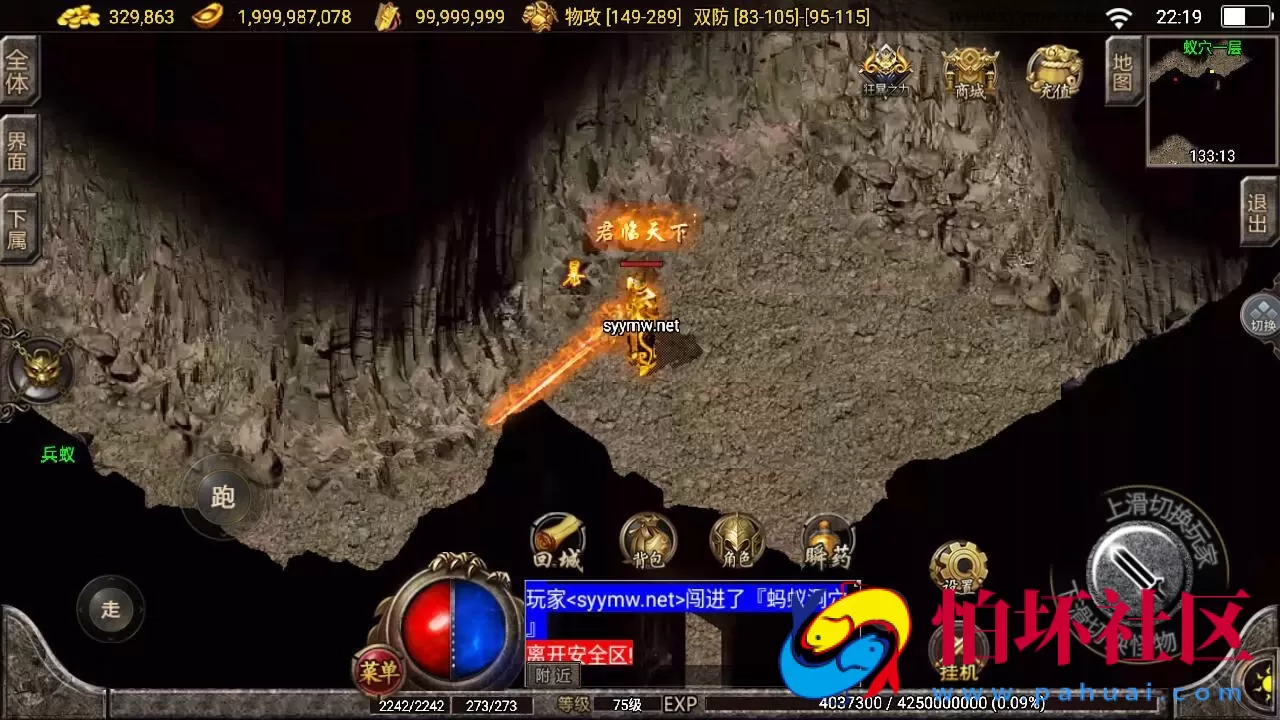Open the 商城 shop icon
This screenshot has height=720, width=1280.
point(969,72)
